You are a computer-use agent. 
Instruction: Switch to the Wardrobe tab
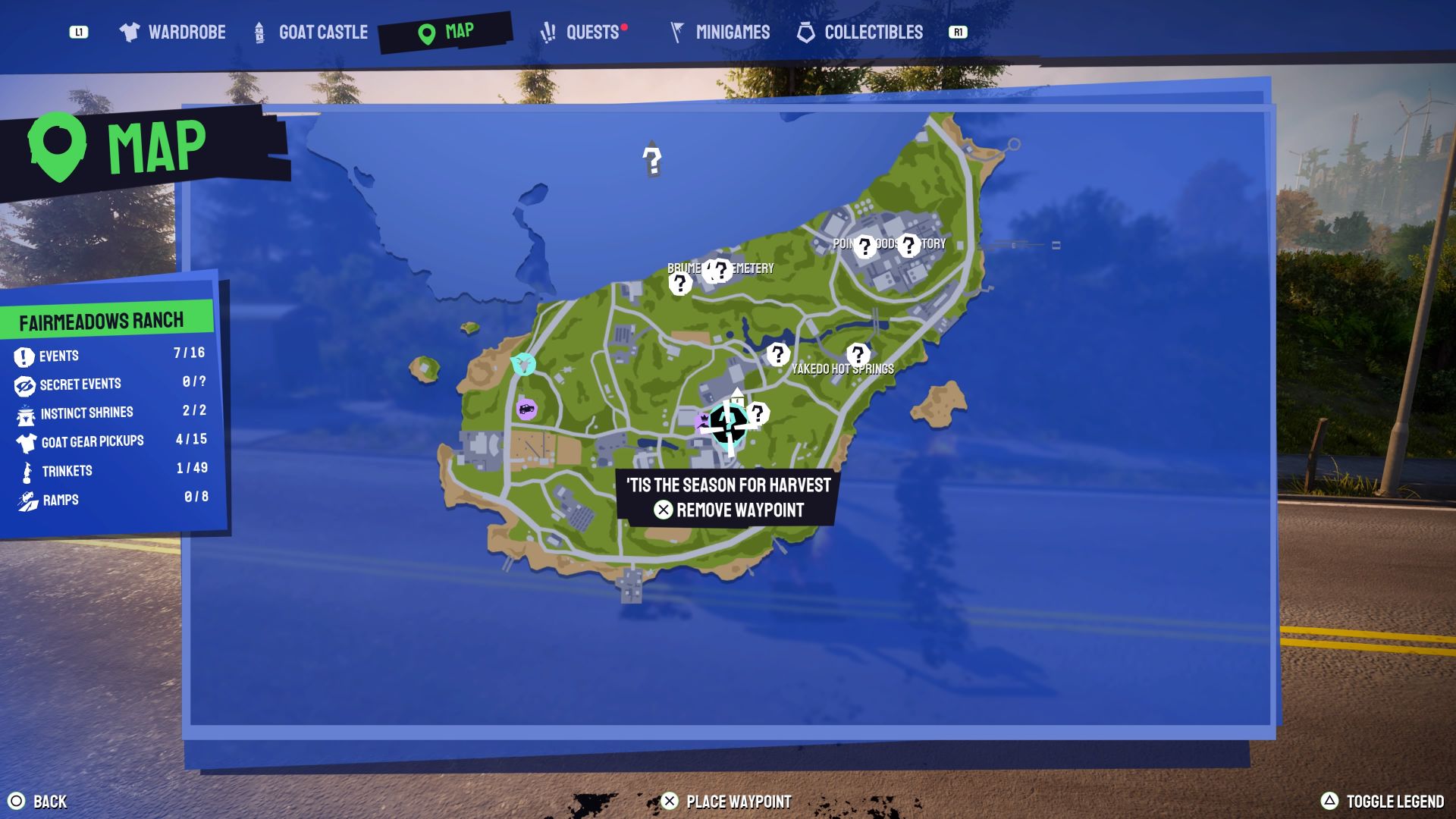click(x=173, y=32)
